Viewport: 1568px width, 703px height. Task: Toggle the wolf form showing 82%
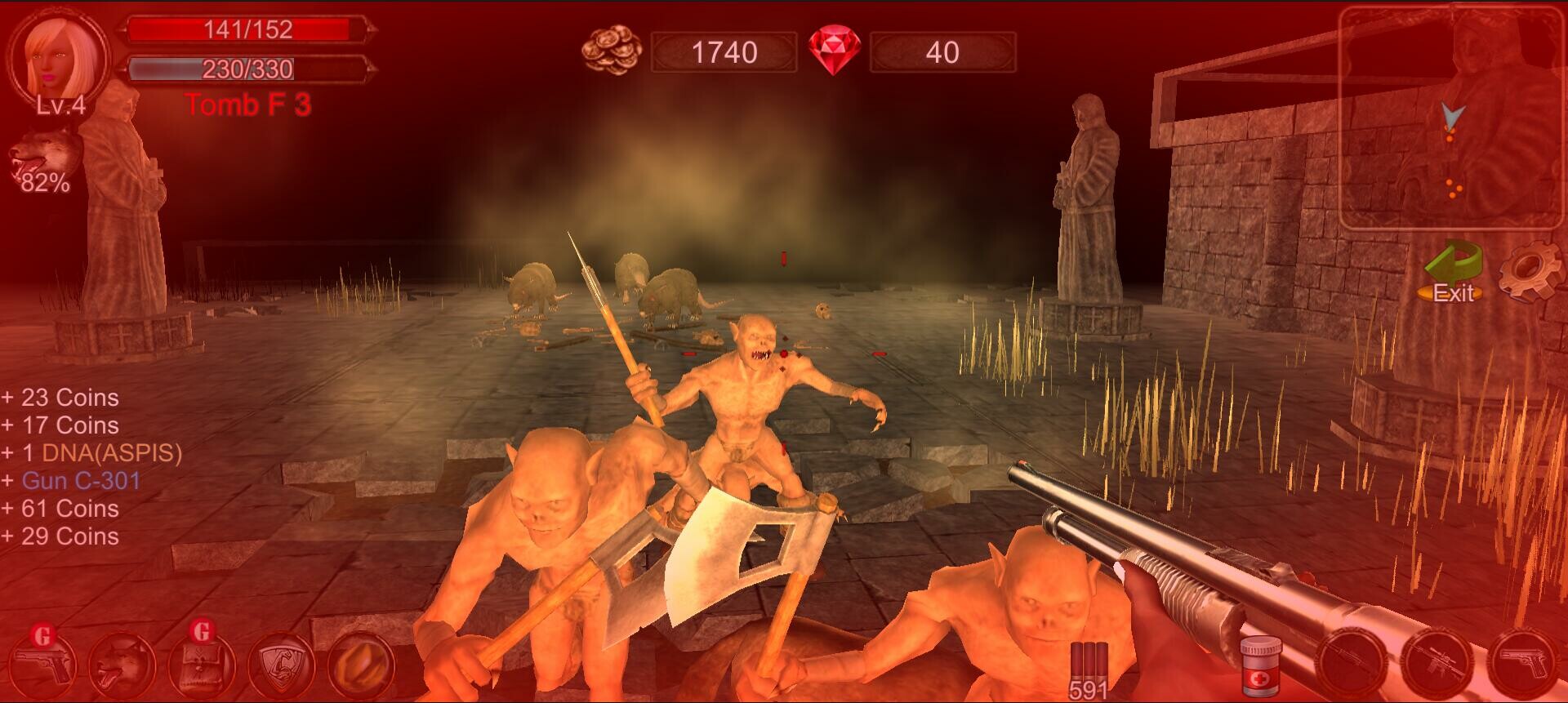point(39,163)
